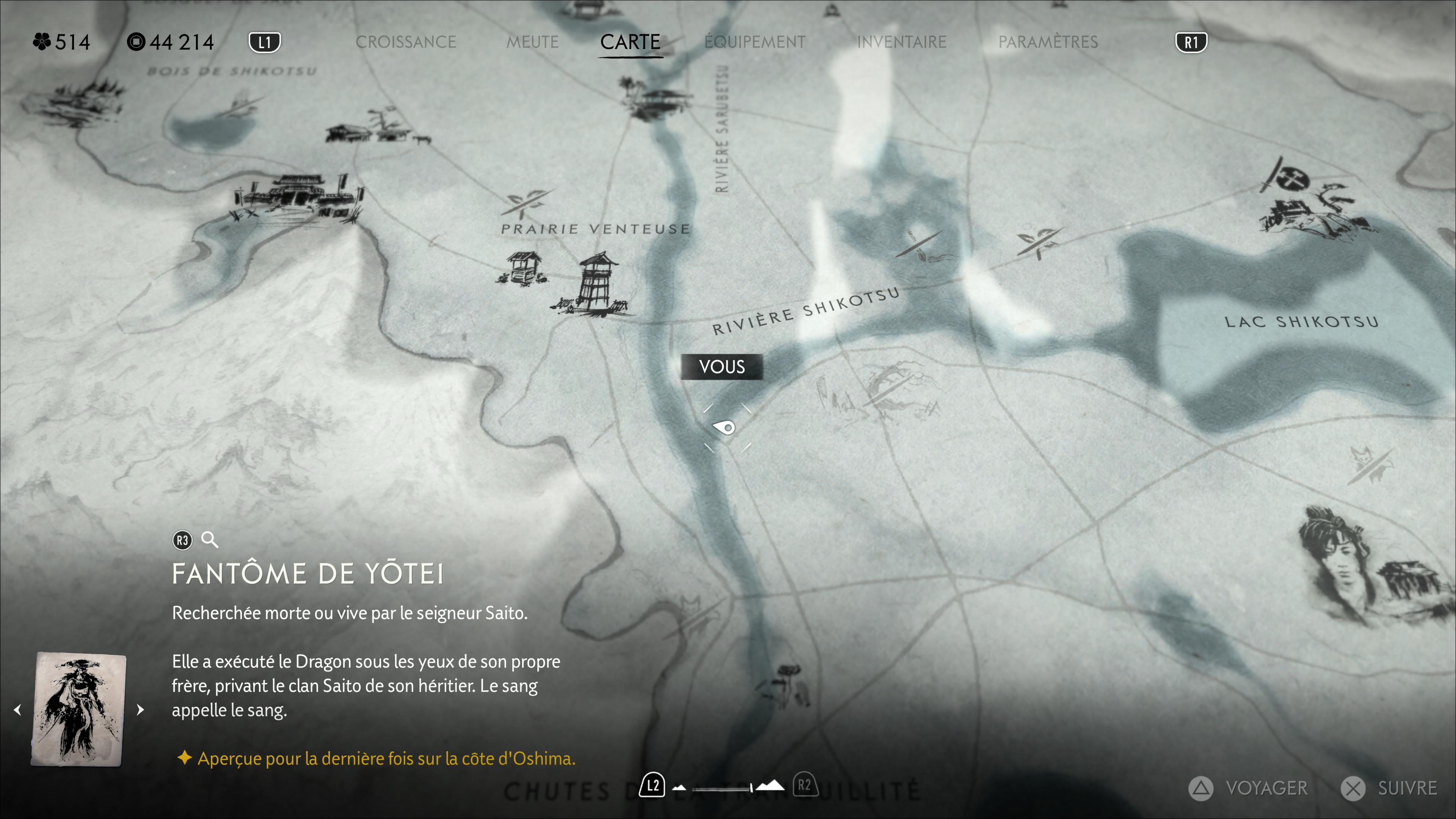Show the next wanted poster with right arrow
This screenshot has height=819, width=1456.
[140, 709]
